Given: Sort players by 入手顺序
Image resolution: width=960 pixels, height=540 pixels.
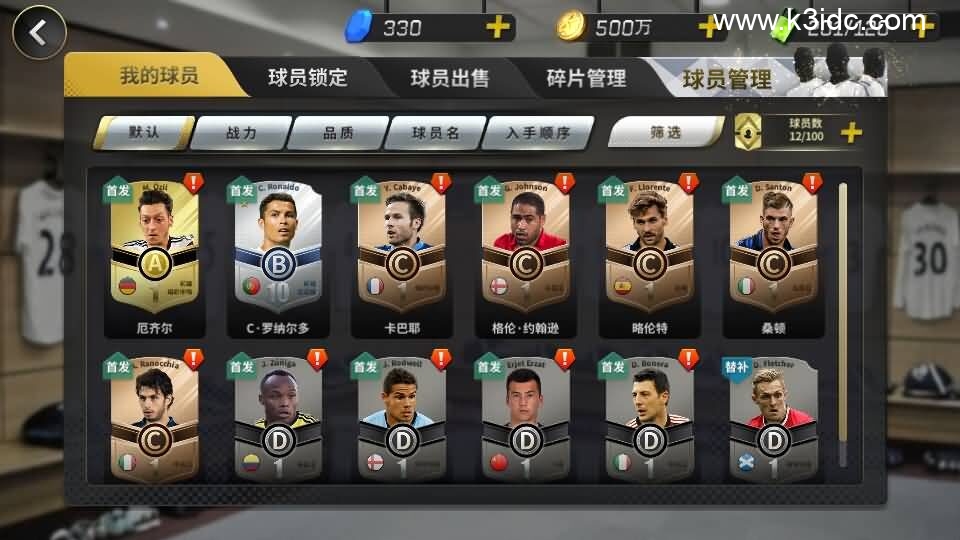Looking at the screenshot, I should [538, 132].
